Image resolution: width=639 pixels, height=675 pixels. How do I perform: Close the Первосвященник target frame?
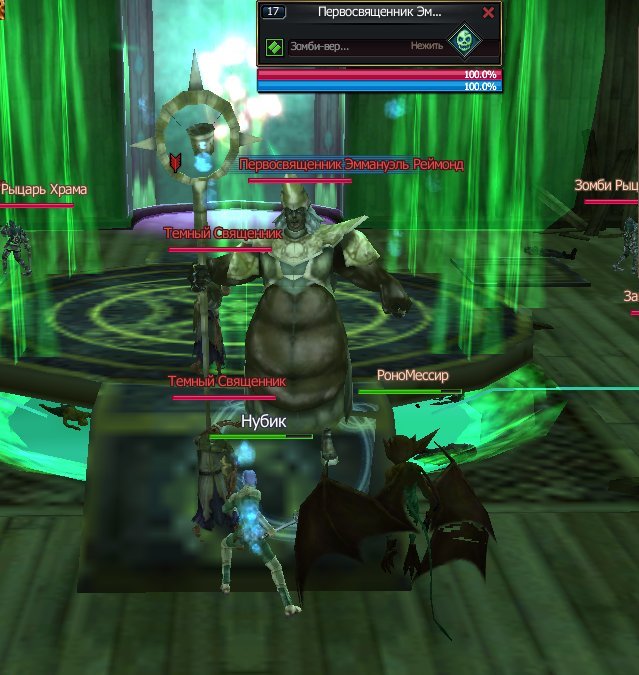coord(488,13)
